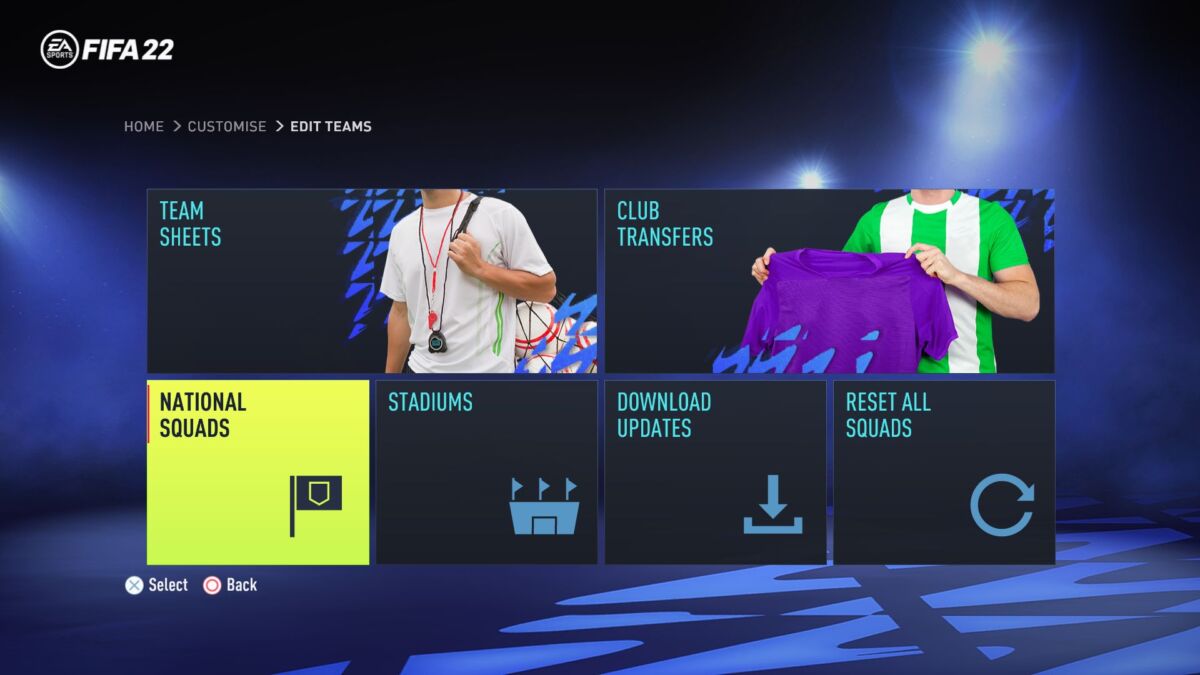
Task: Return to Customise via the breadcrumb
Action: [x=227, y=127]
